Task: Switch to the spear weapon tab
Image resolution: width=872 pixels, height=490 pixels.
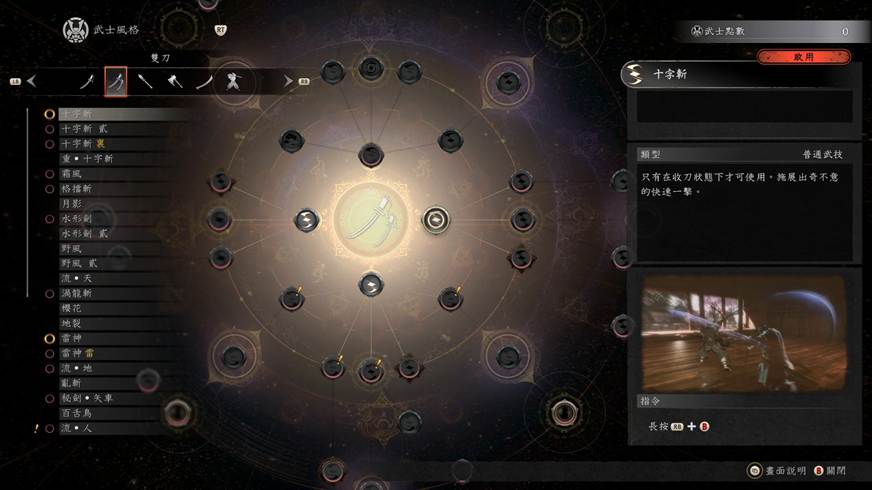Action: (x=146, y=81)
